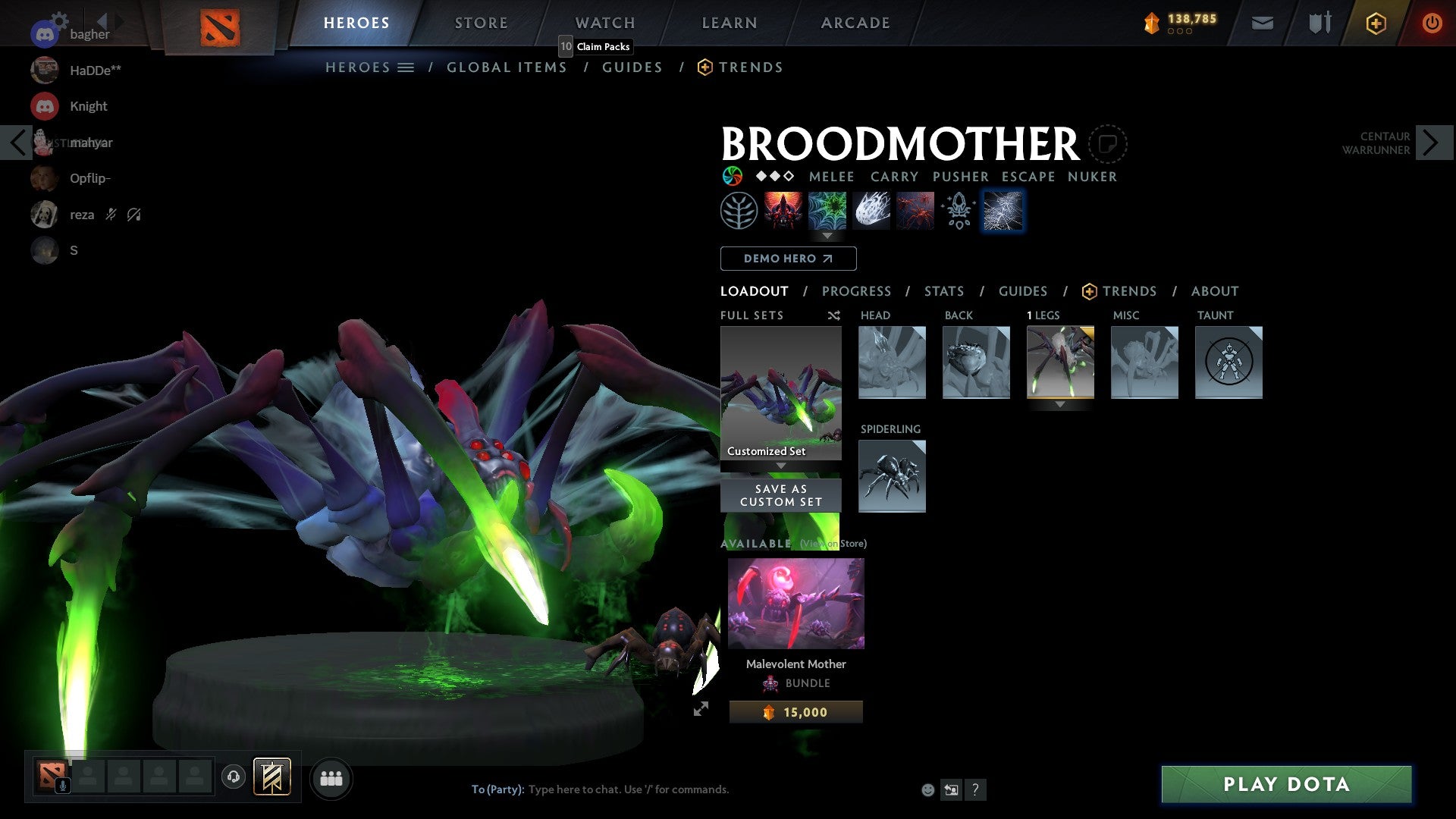Open the dropdown arrow beneath the LEGS slot
The width and height of the screenshot is (1456, 819).
(1059, 404)
